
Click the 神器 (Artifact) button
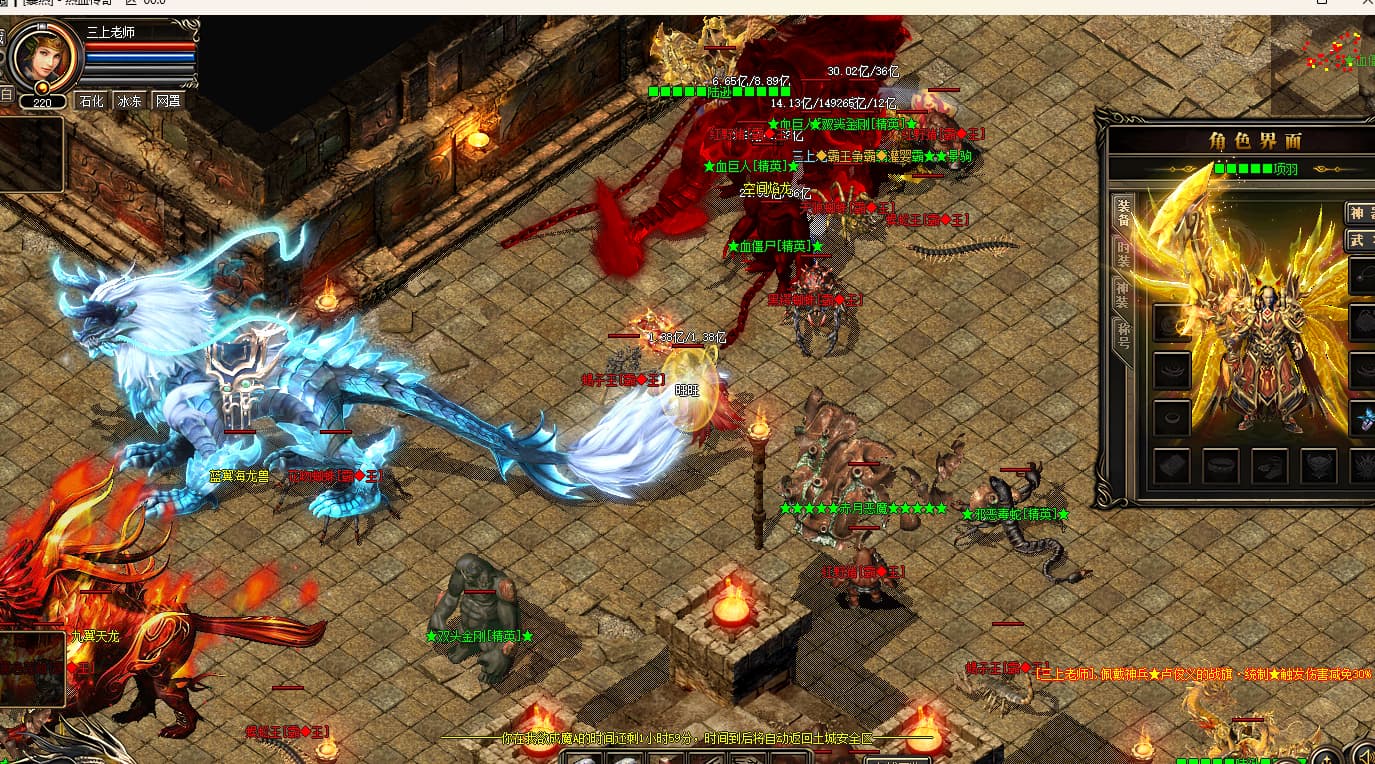[x=1360, y=212]
